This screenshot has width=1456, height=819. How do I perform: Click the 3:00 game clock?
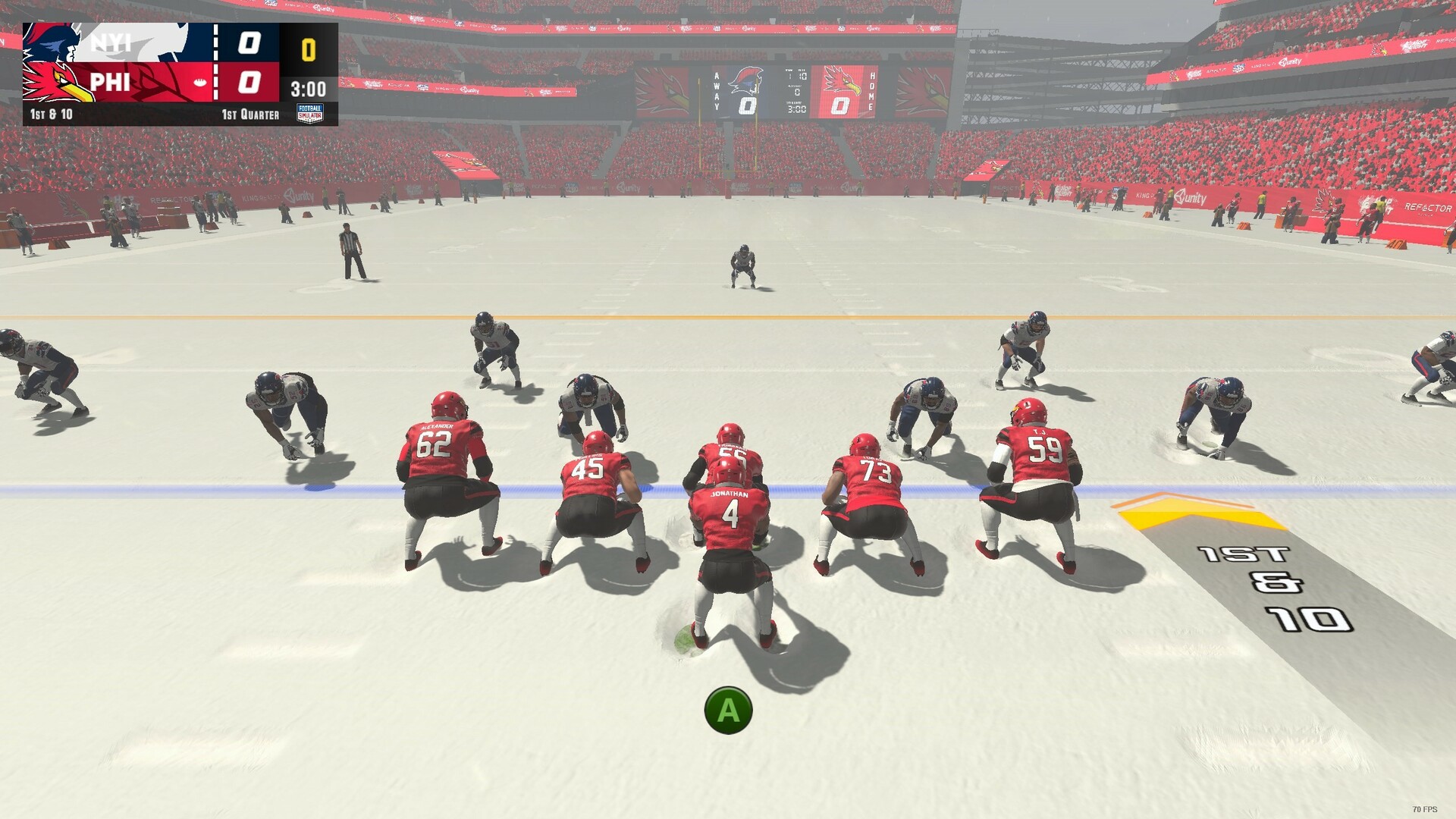click(x=307, y=86)
